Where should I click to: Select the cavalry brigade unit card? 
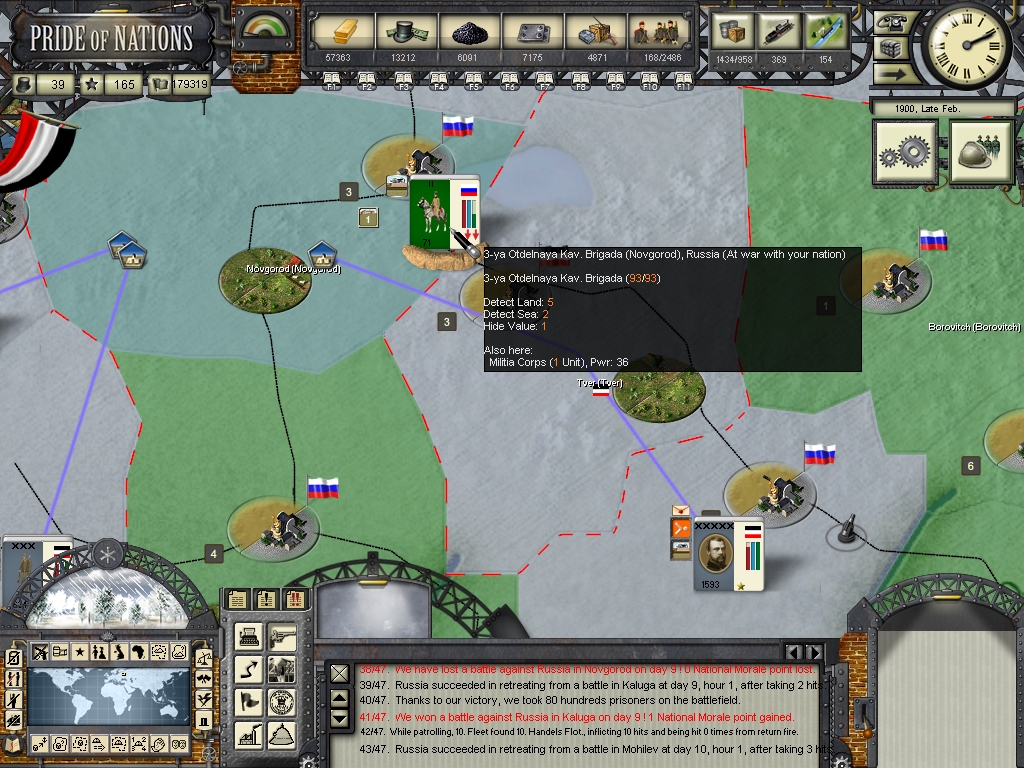click(x=443, y=214)
